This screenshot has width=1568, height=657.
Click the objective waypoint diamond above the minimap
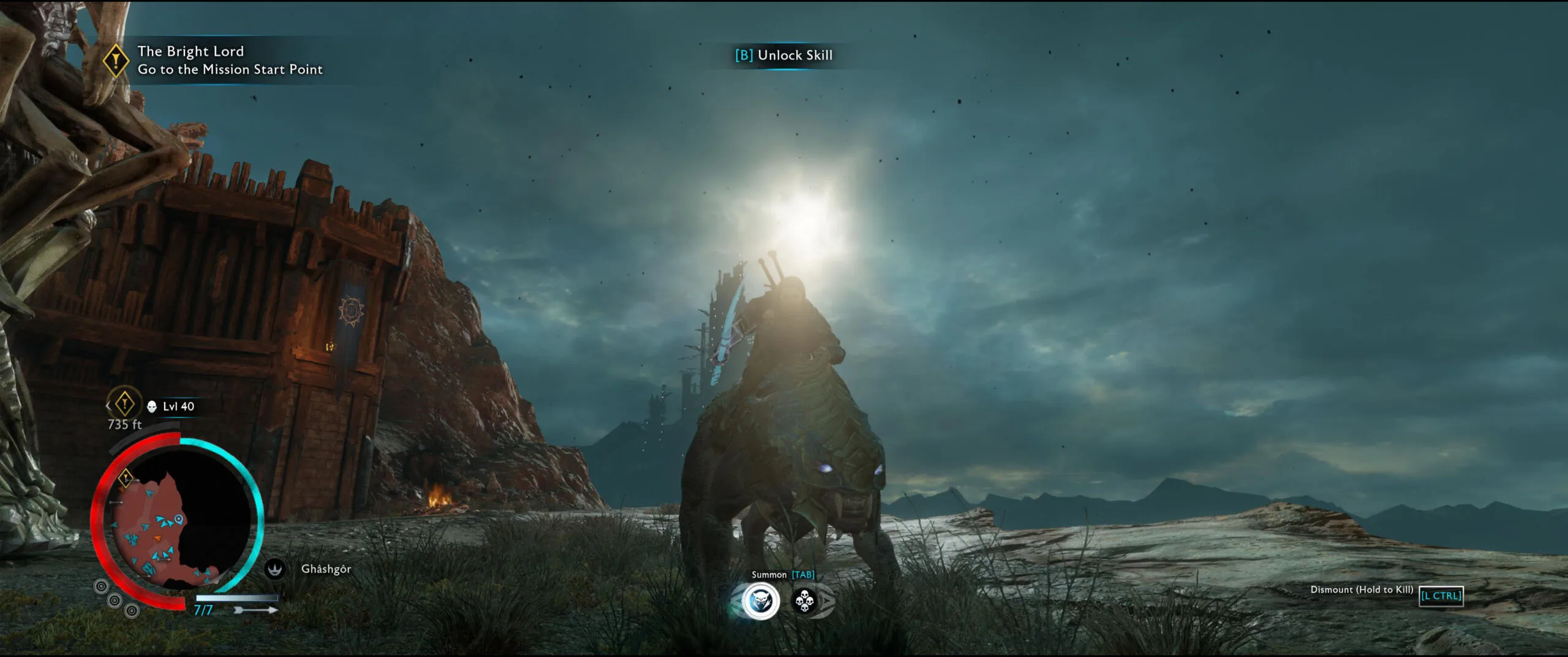coord(124,404)
